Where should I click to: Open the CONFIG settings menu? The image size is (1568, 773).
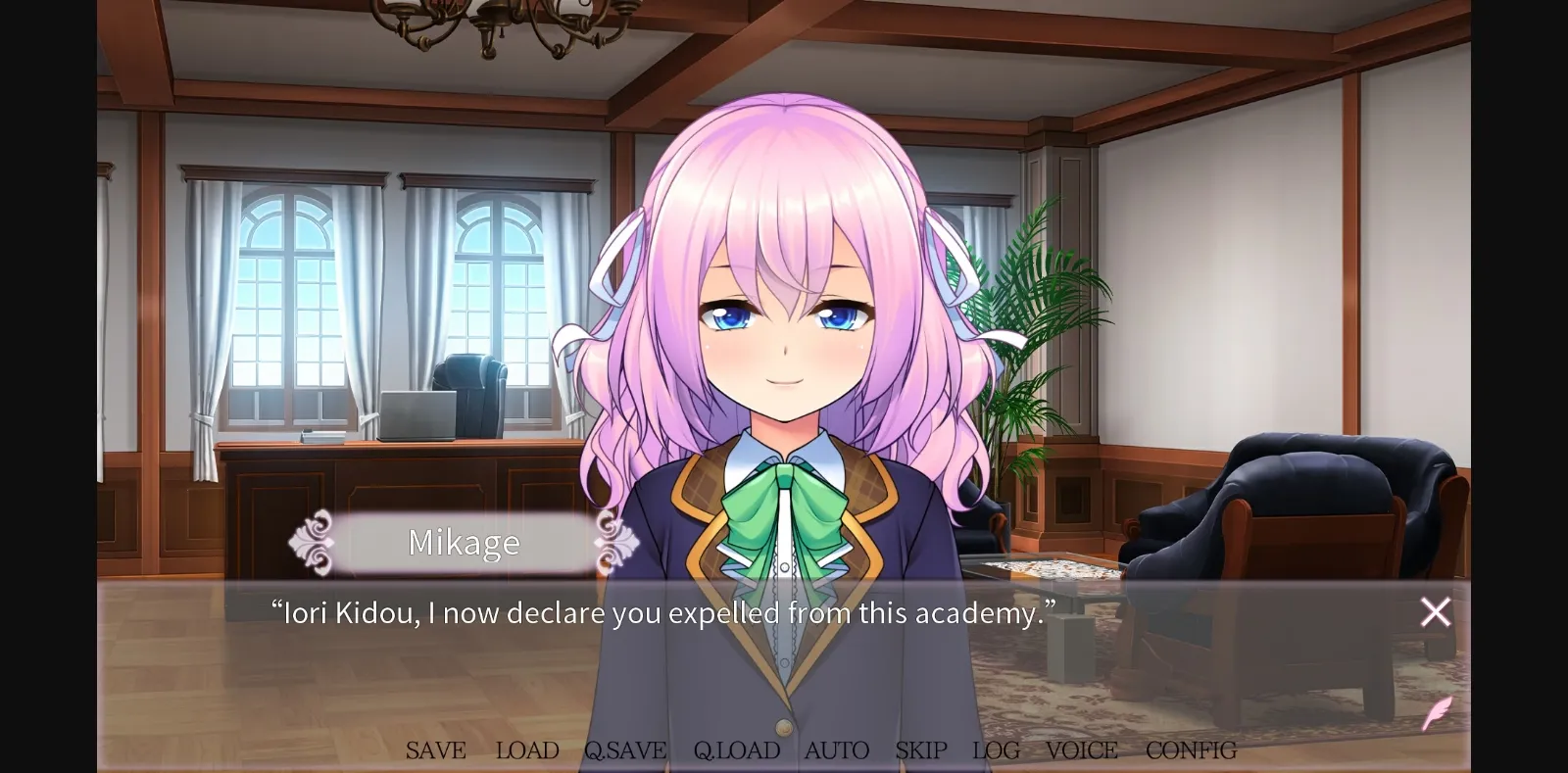(1190, 749)
